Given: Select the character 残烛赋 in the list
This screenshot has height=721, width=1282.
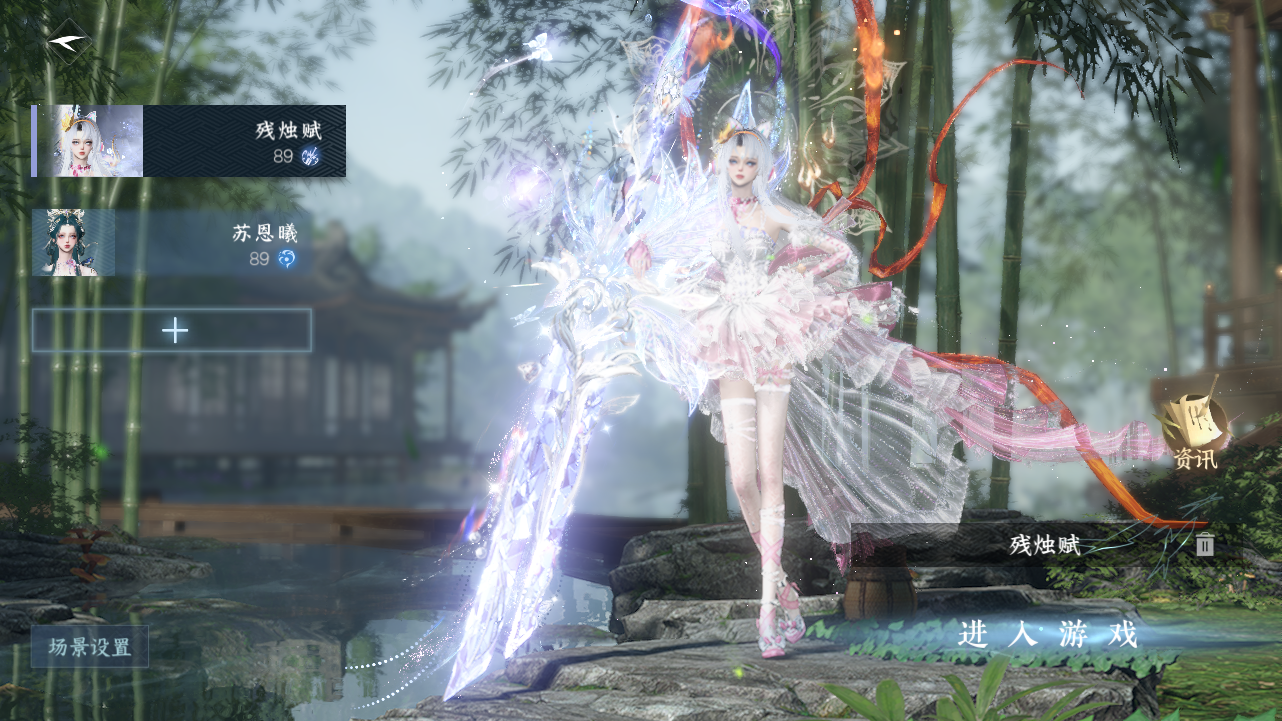Looking at the screenshot, I should [189, 141].
